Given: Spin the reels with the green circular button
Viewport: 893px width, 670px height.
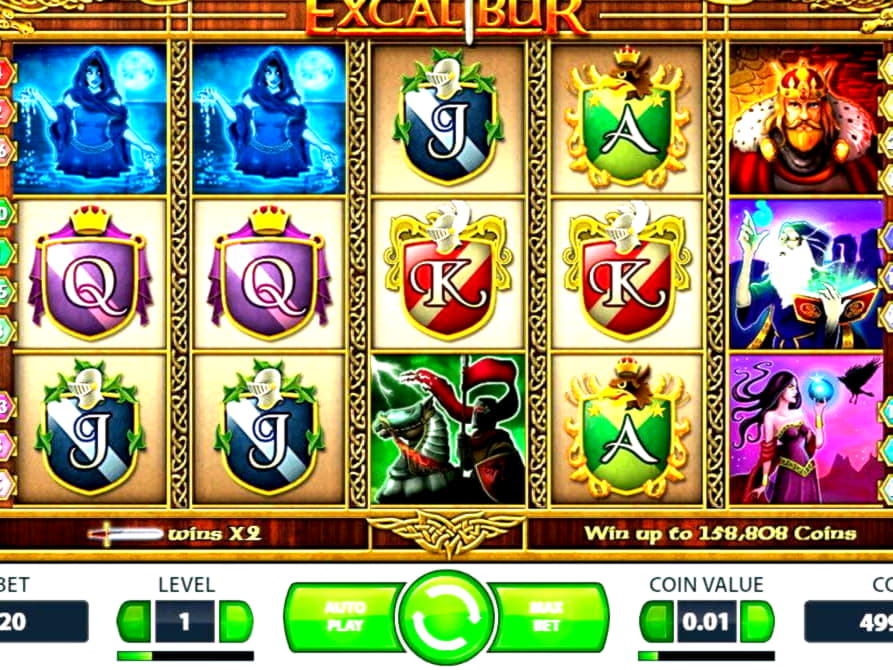Looking at the screenshot, I should (446, 617).
